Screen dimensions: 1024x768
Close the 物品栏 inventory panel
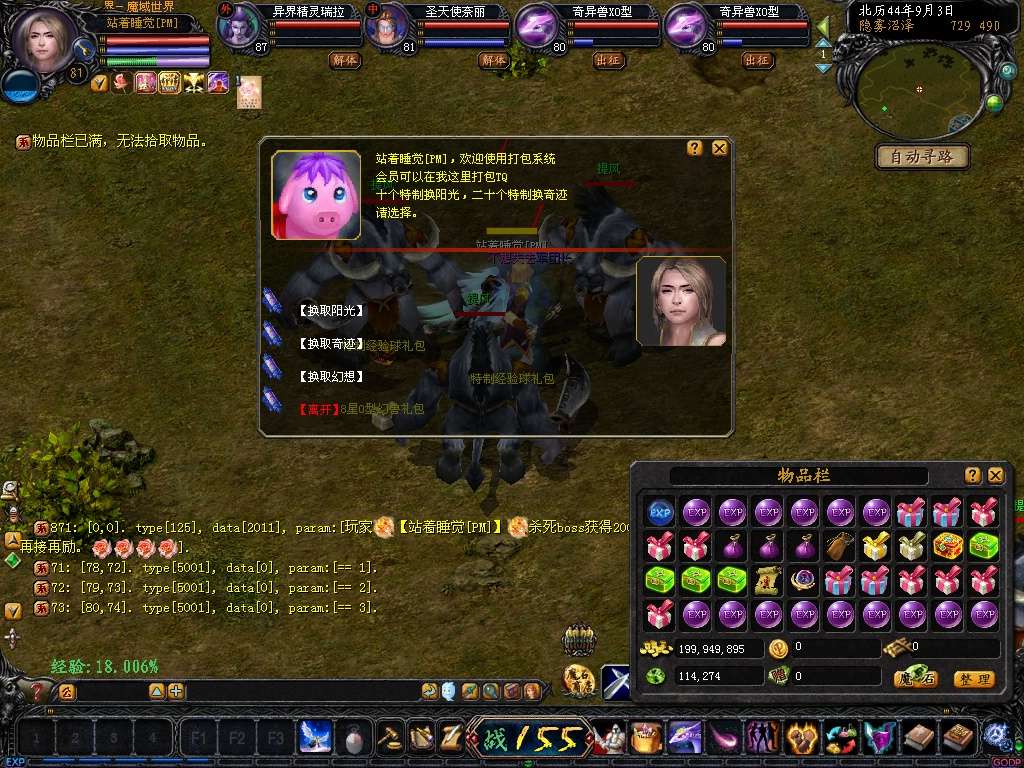[995, 475]
